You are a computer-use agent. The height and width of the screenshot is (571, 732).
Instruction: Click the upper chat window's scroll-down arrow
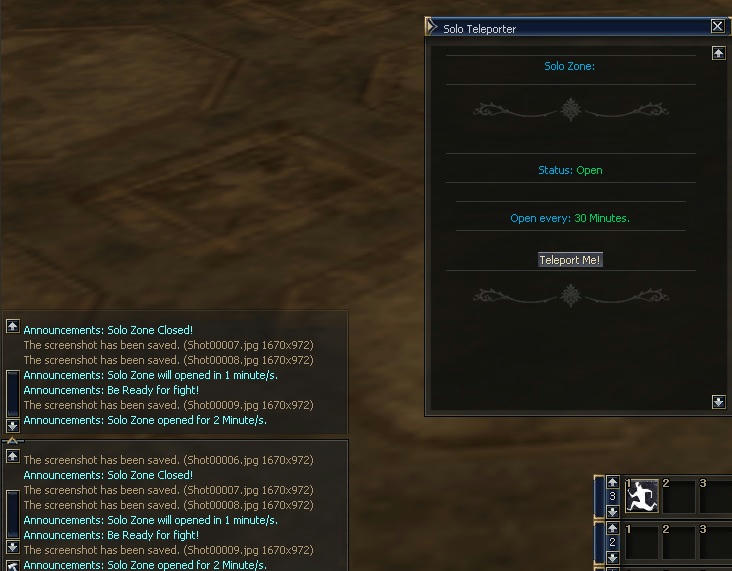pos(12,425)
